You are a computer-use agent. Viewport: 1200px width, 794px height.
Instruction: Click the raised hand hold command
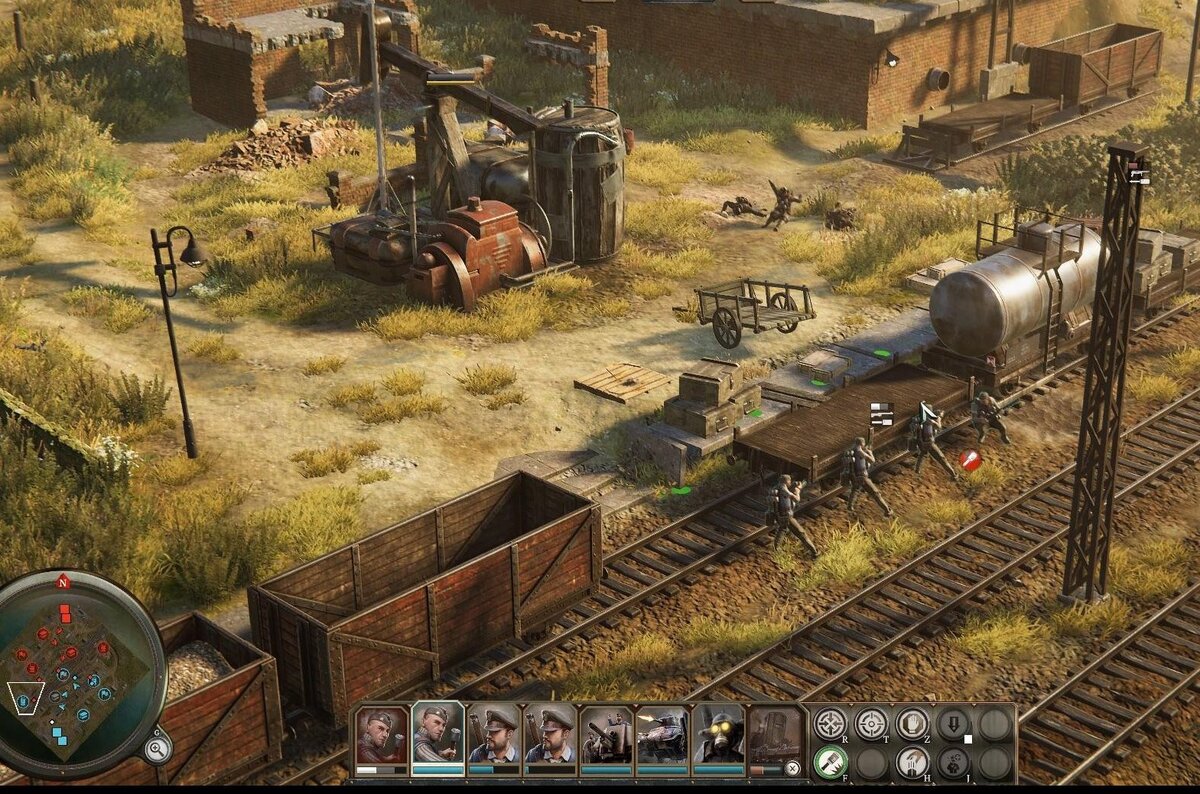click(x=912, y=764)
